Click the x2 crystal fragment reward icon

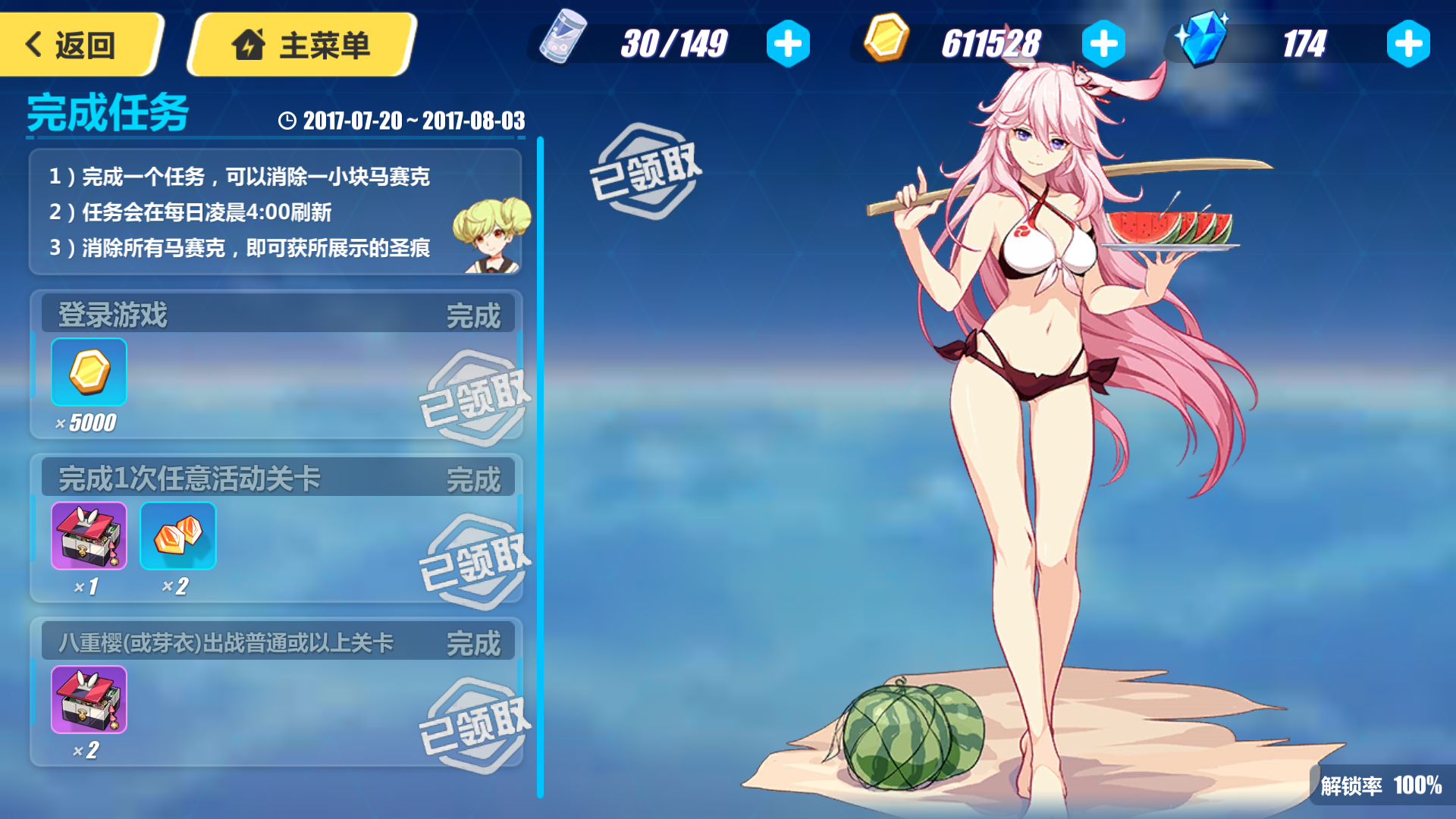click(x=178, y=536)
